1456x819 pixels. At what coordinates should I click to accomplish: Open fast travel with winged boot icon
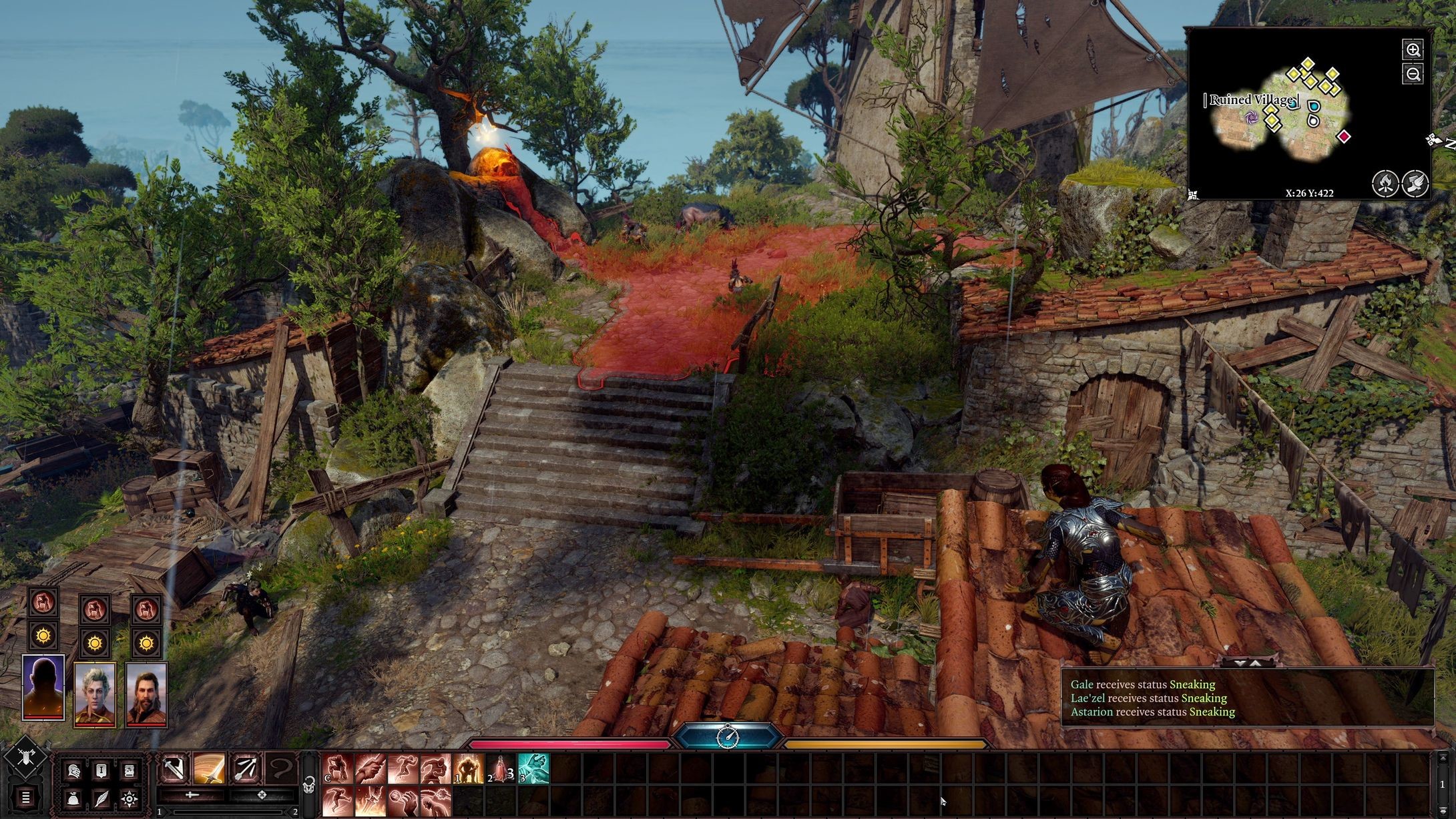[1415, 183]
